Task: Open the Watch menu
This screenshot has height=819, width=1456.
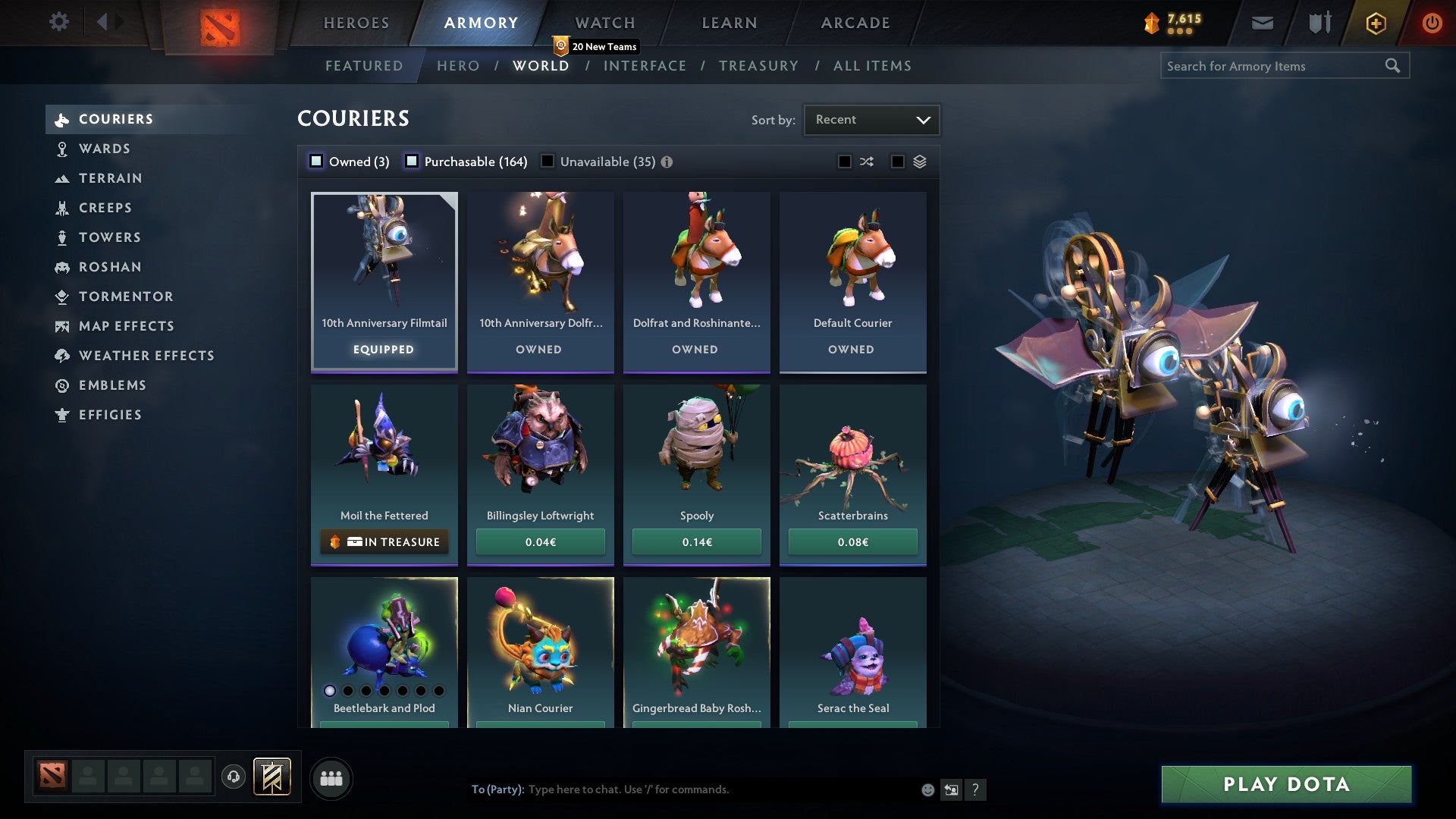Action: click(604, 22)
